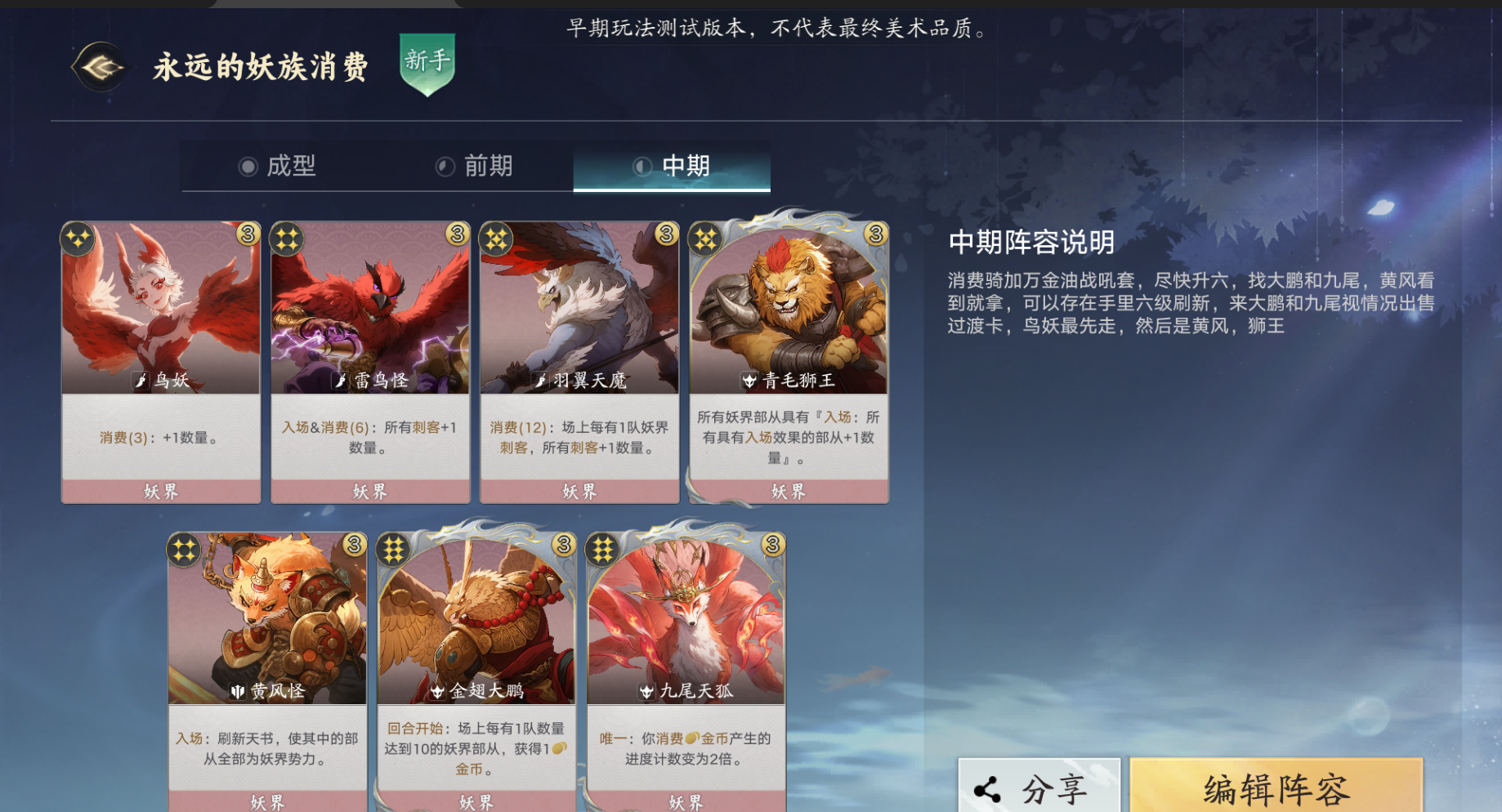The height and width of the screenshot is (812, 1502).
Task: Select the currently active 中期 tab
Action: pyautogui.click(x=671, y=165)
